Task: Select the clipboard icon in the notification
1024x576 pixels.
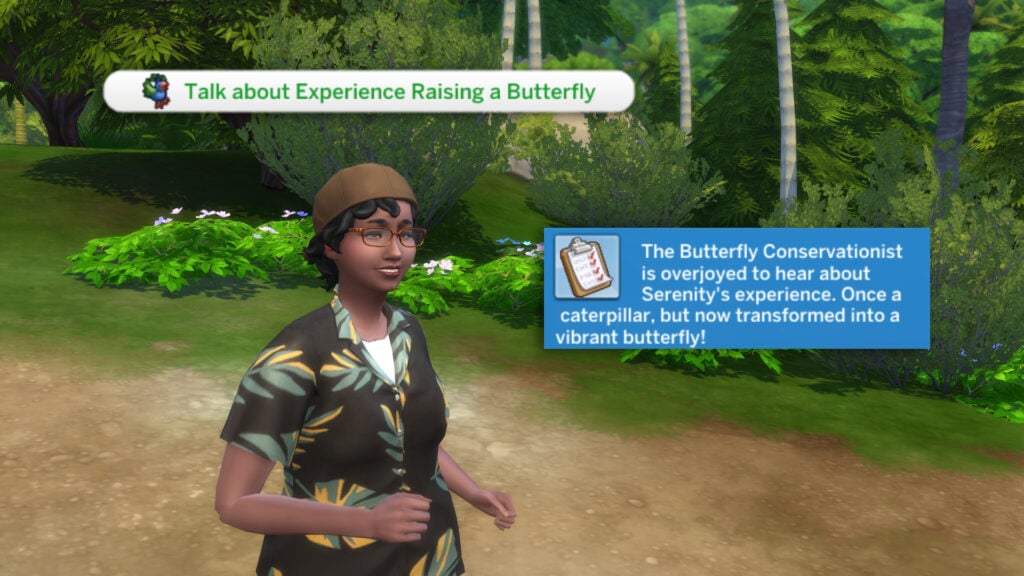Action: [x=586, y=267]
